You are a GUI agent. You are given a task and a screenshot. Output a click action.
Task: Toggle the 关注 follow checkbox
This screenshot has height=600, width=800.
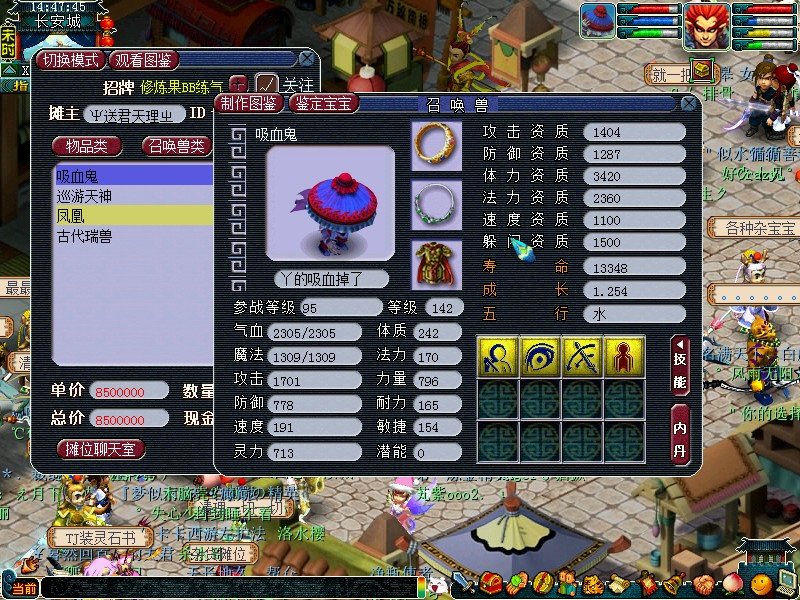266,84
